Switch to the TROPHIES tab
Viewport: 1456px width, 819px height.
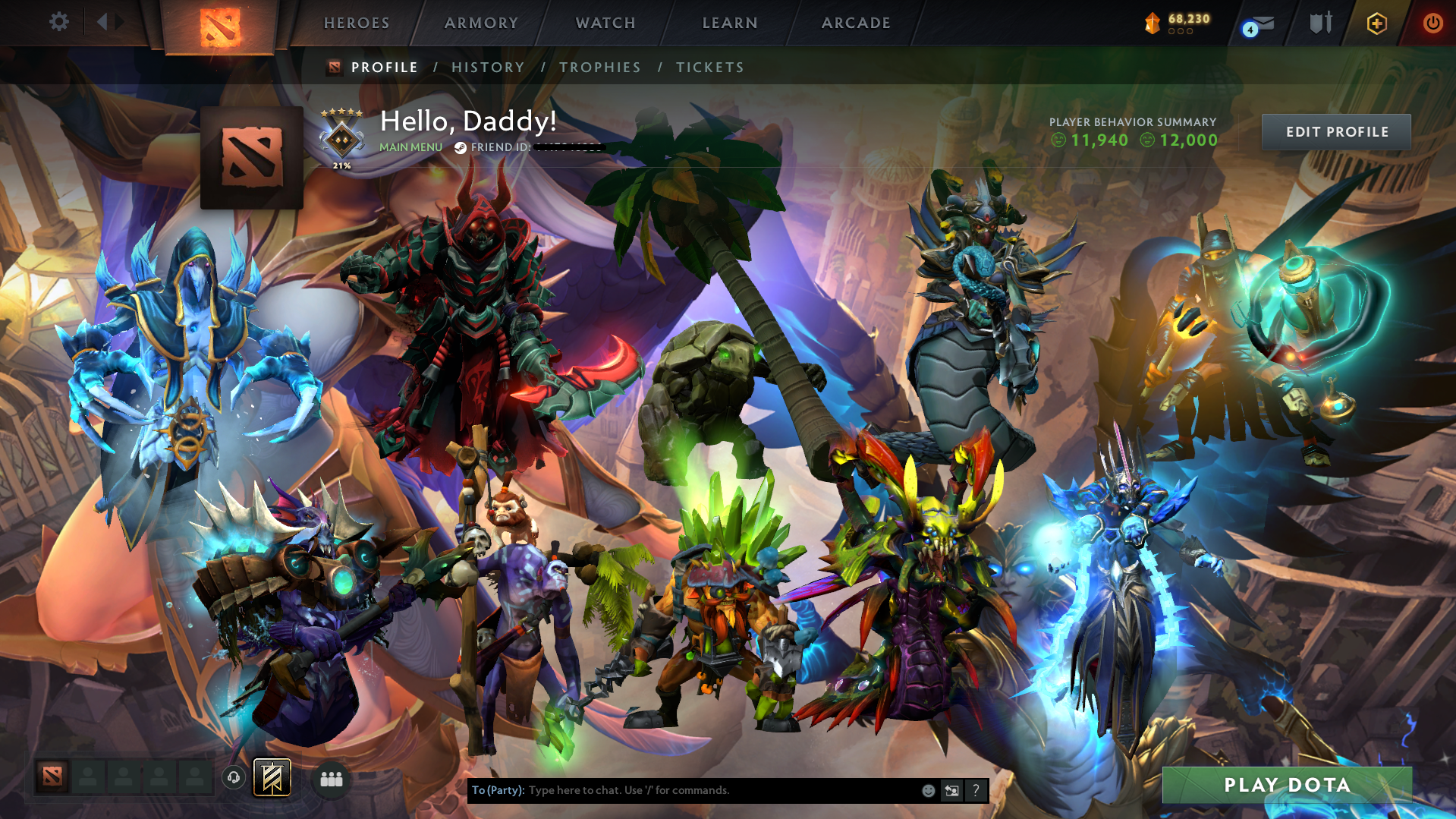(599, 67)
